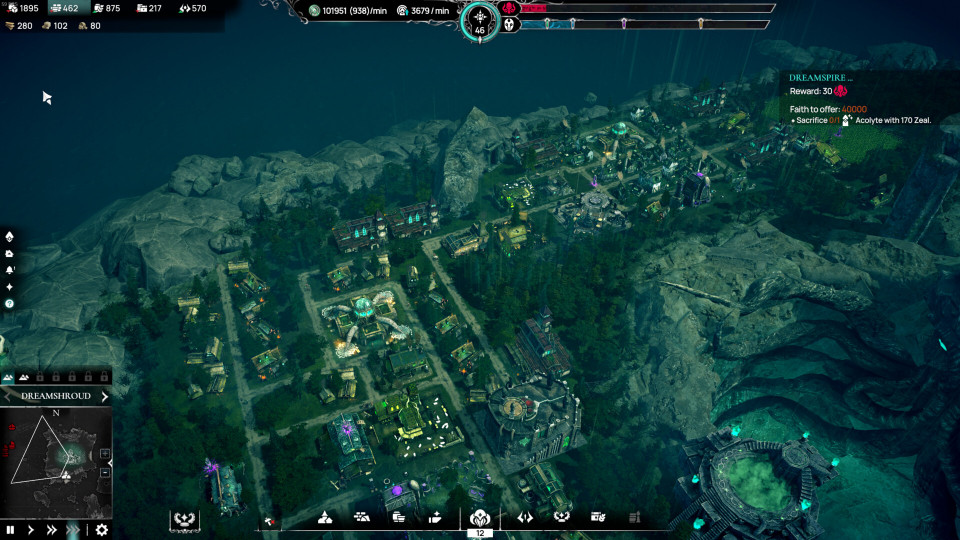Set game speed to normal play
The height and width of the screenshot is (540, 960).
(x=31, y=530)
